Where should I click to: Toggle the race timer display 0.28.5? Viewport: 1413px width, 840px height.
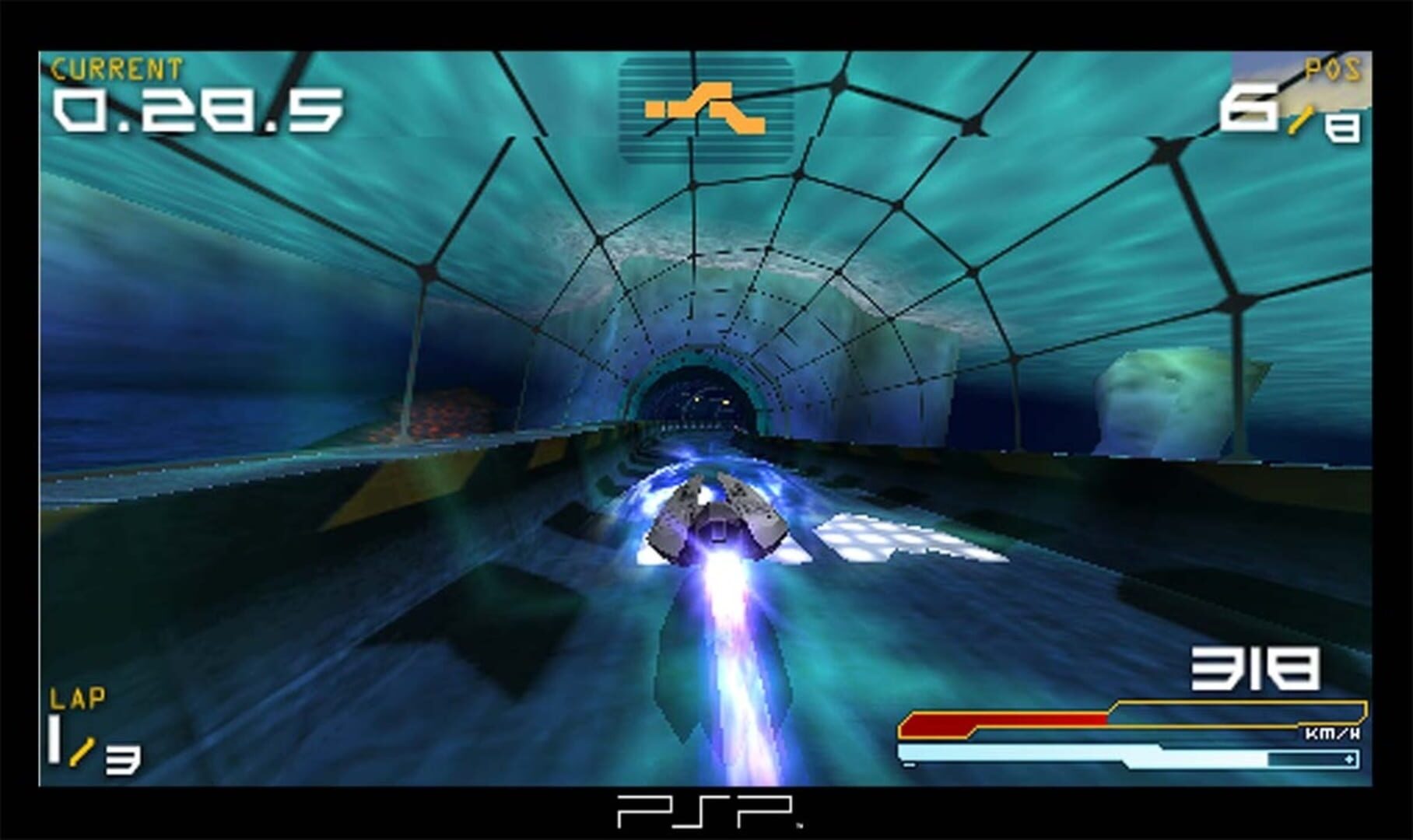click(x=198, y=113)
